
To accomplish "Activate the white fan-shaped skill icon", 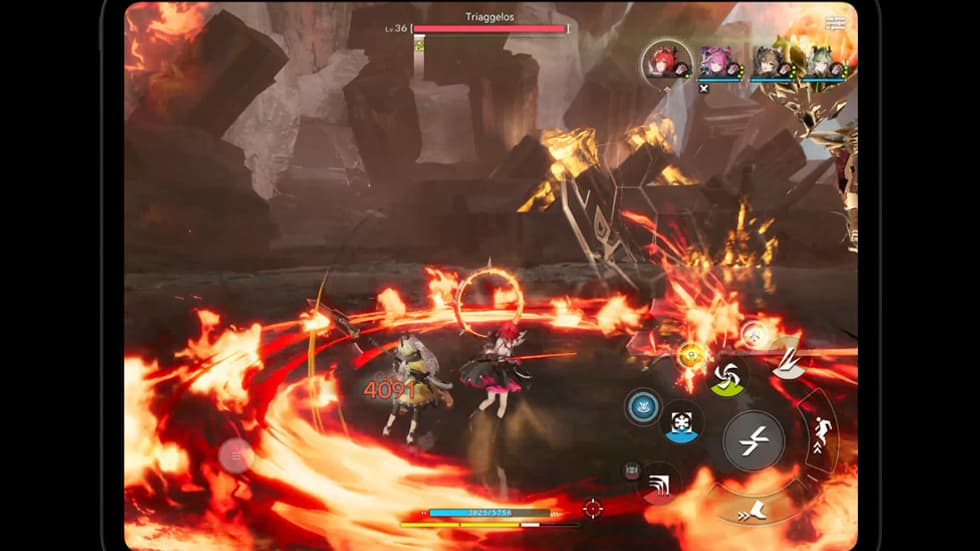I will coord(788,364).
